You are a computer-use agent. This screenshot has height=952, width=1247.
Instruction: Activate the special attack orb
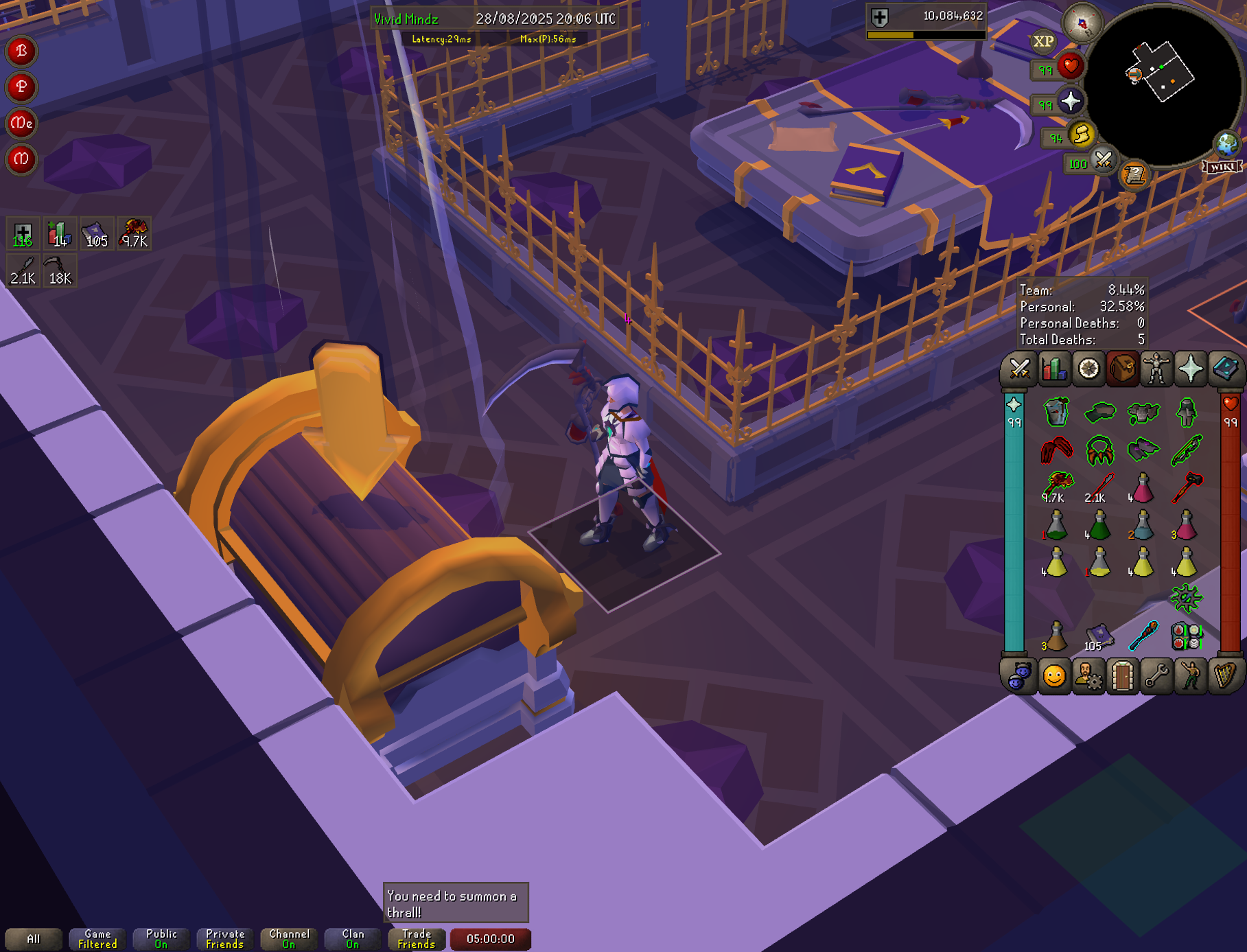1103,161
